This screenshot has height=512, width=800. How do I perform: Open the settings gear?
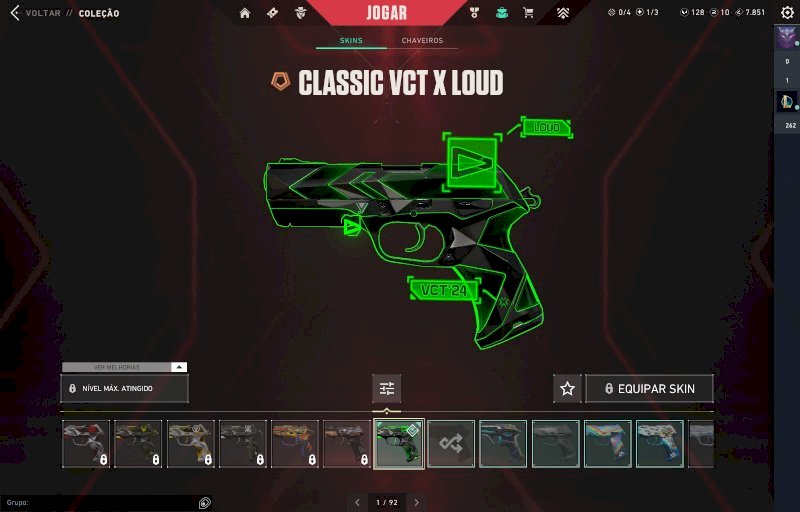786,12
